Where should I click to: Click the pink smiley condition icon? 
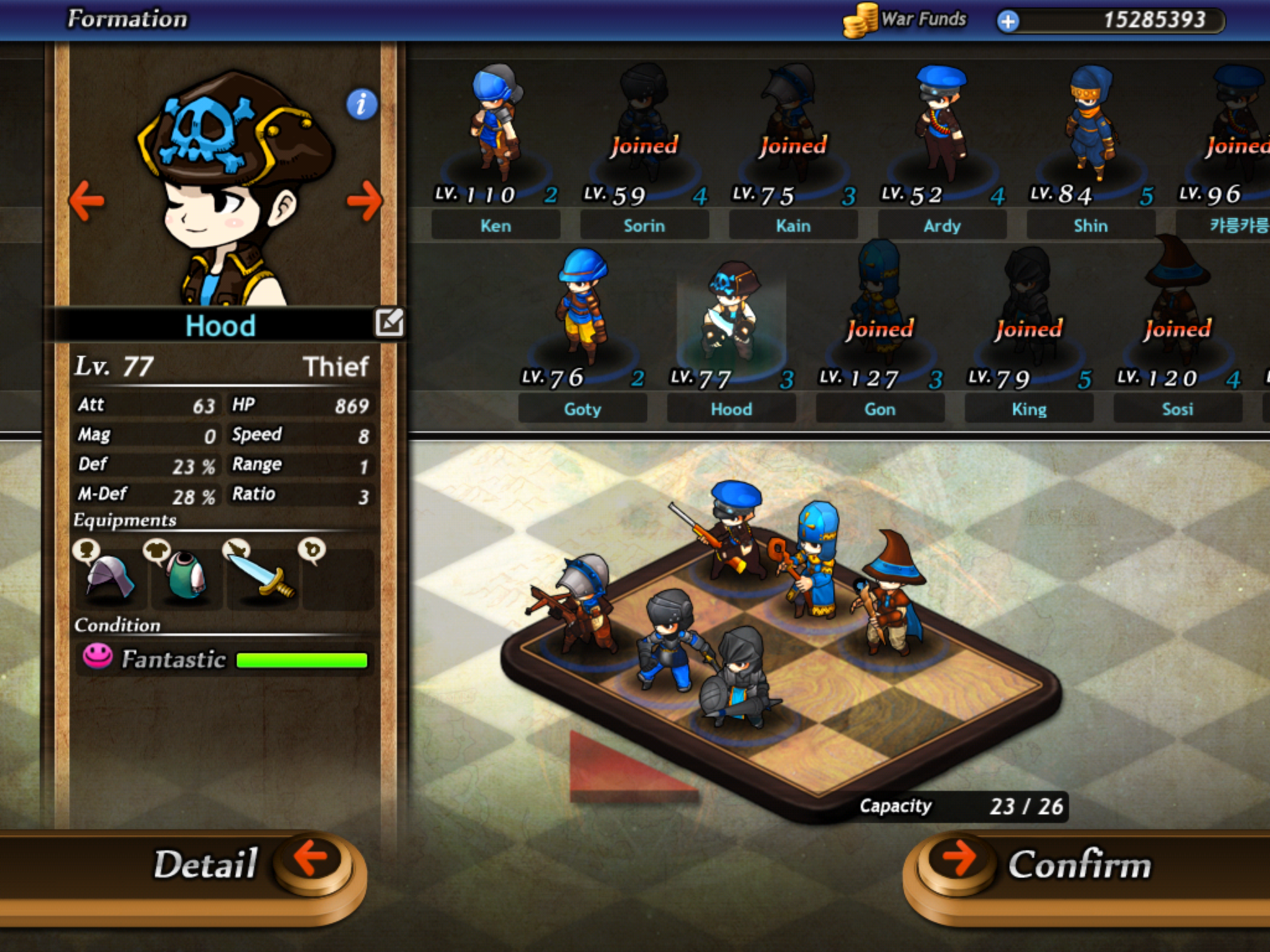pos(98,658)
